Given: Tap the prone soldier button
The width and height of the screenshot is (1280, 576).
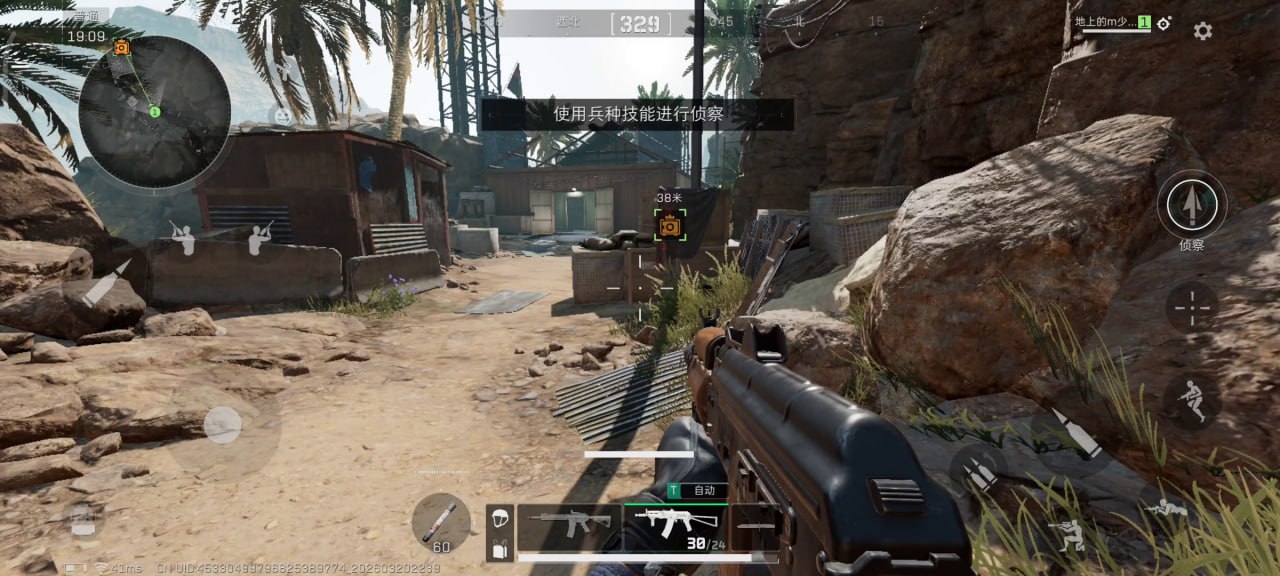Looking at the screenshot, I should click(x=1166, y=510).
